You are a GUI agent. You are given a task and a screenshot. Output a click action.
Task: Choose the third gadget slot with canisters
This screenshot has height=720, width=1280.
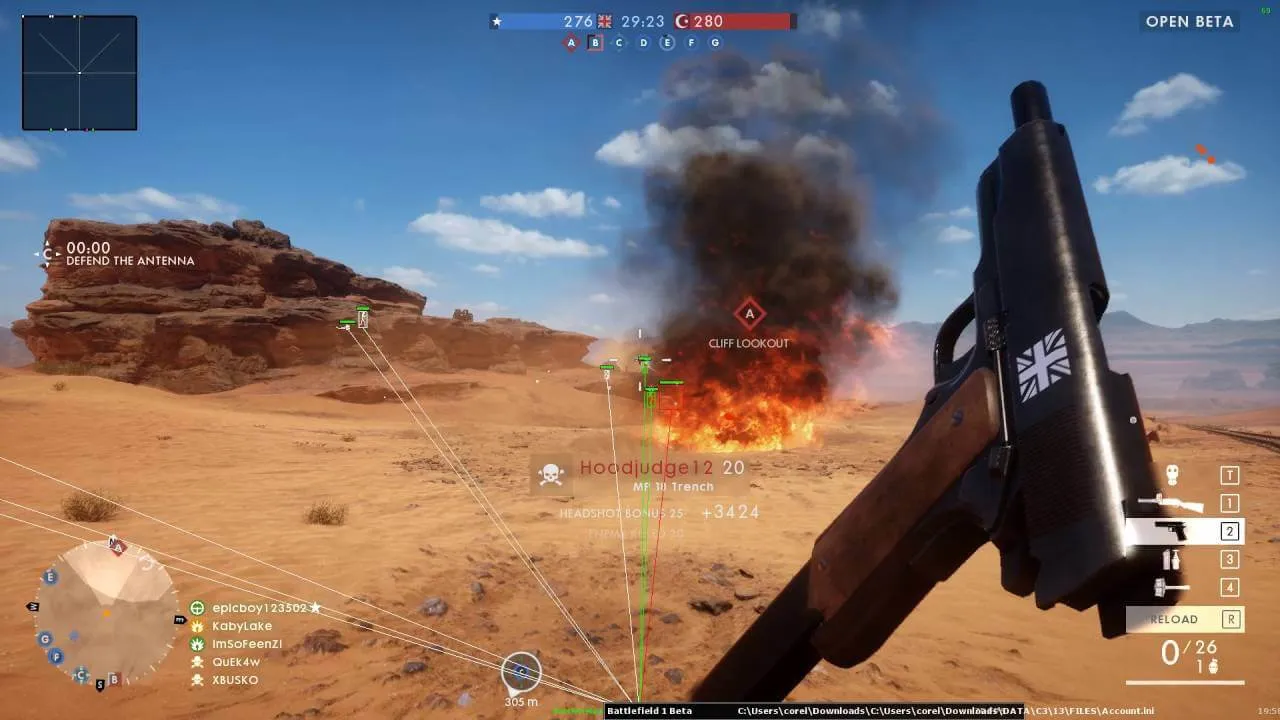click(1171, 559)
